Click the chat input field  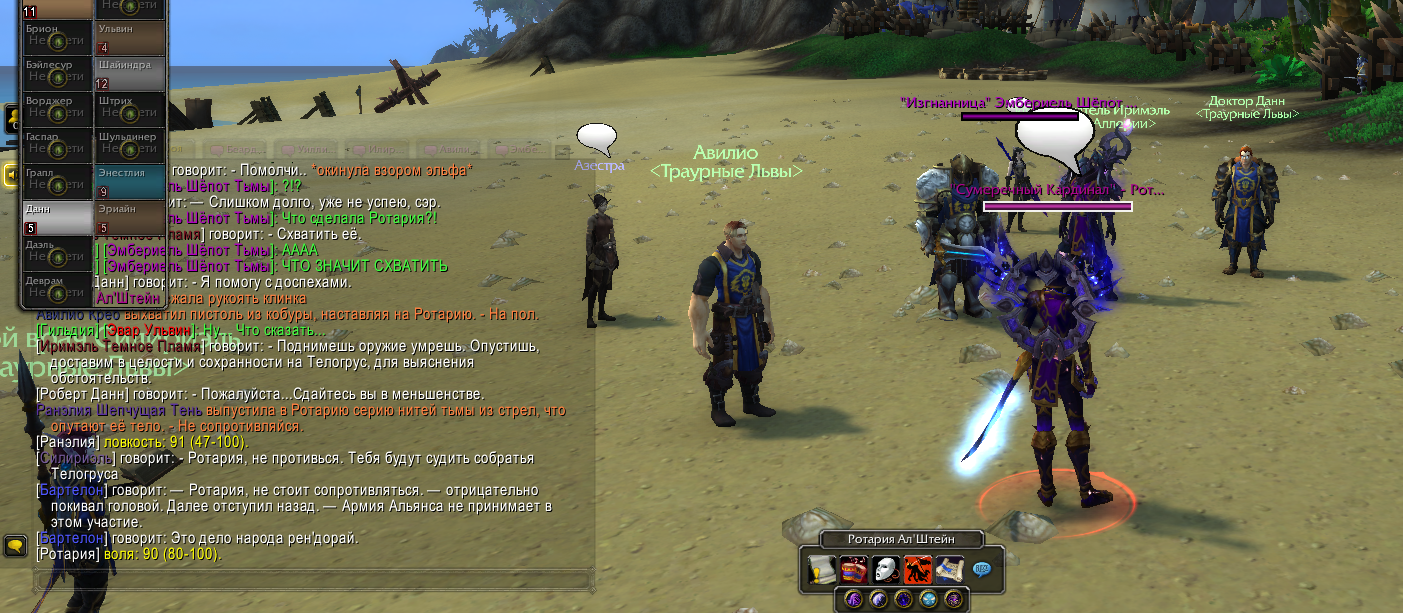point(310,579)
